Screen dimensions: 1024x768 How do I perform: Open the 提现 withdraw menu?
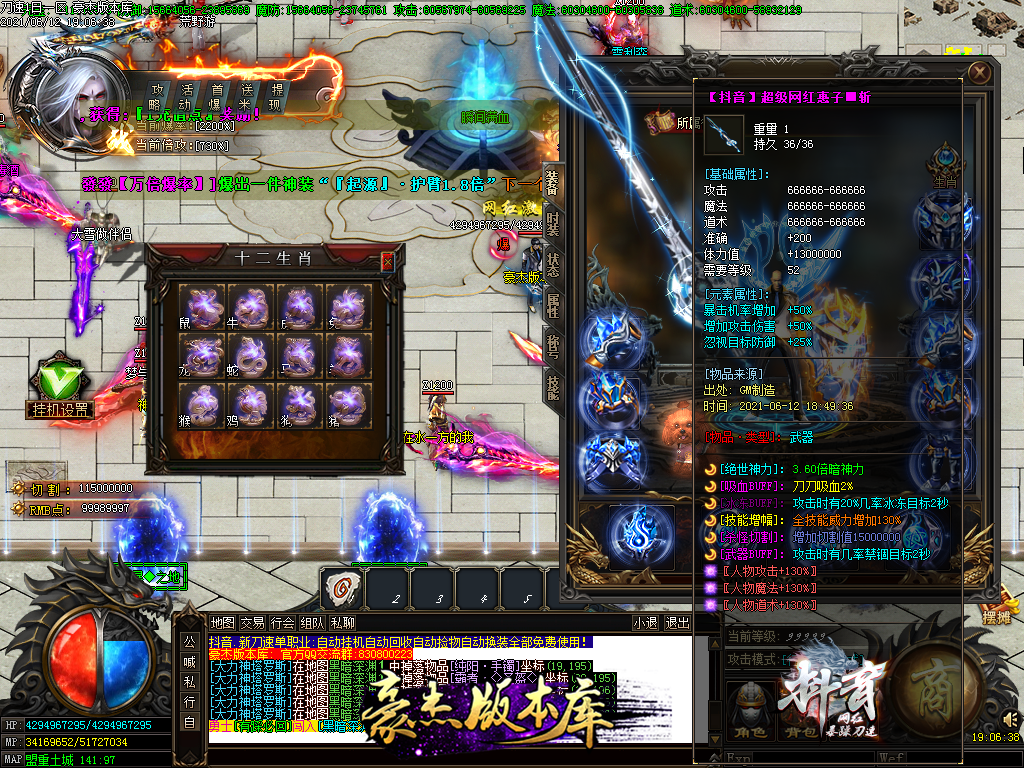point(277,96)
